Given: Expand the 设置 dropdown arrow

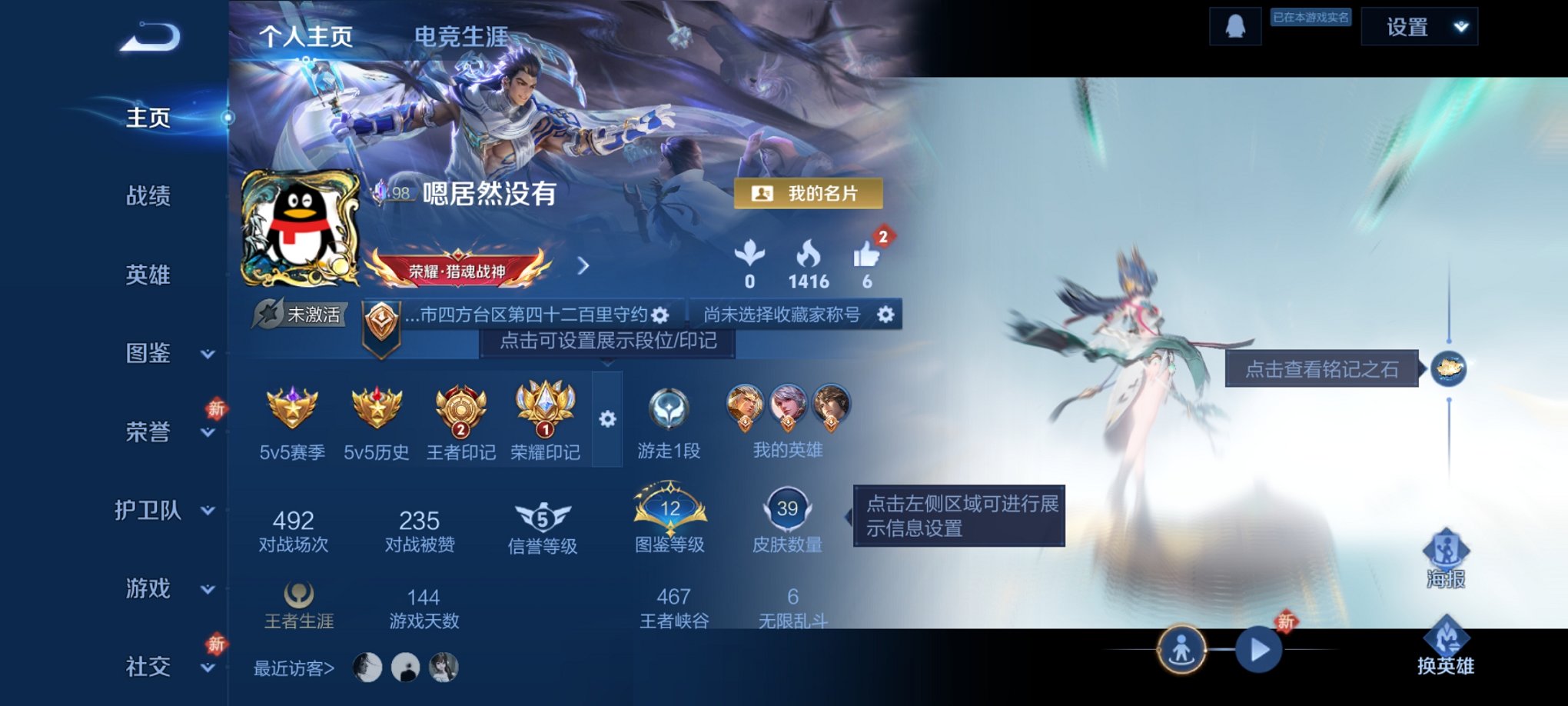Looking at the screenshot, I should click(x=1459, y=26).
